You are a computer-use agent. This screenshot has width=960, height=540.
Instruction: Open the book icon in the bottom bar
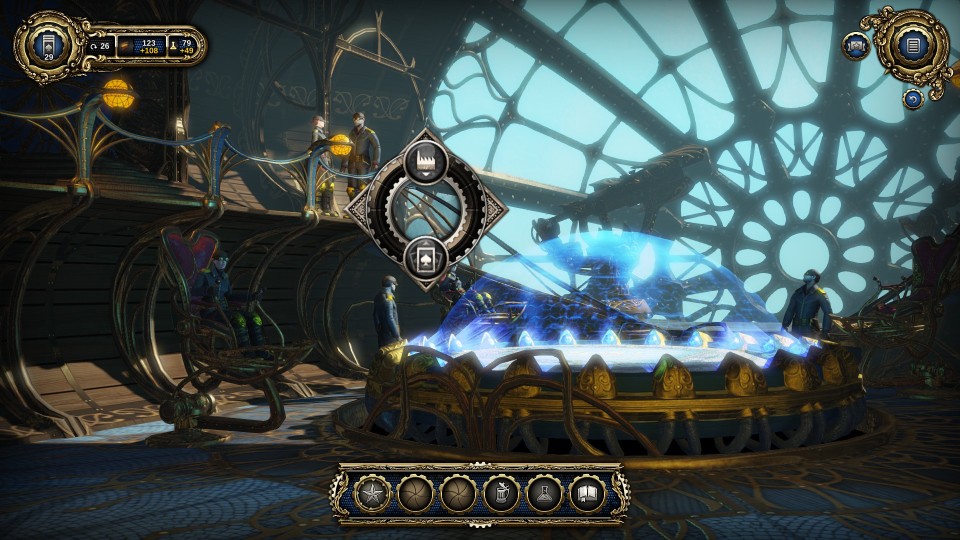click(x=587, y=493)
